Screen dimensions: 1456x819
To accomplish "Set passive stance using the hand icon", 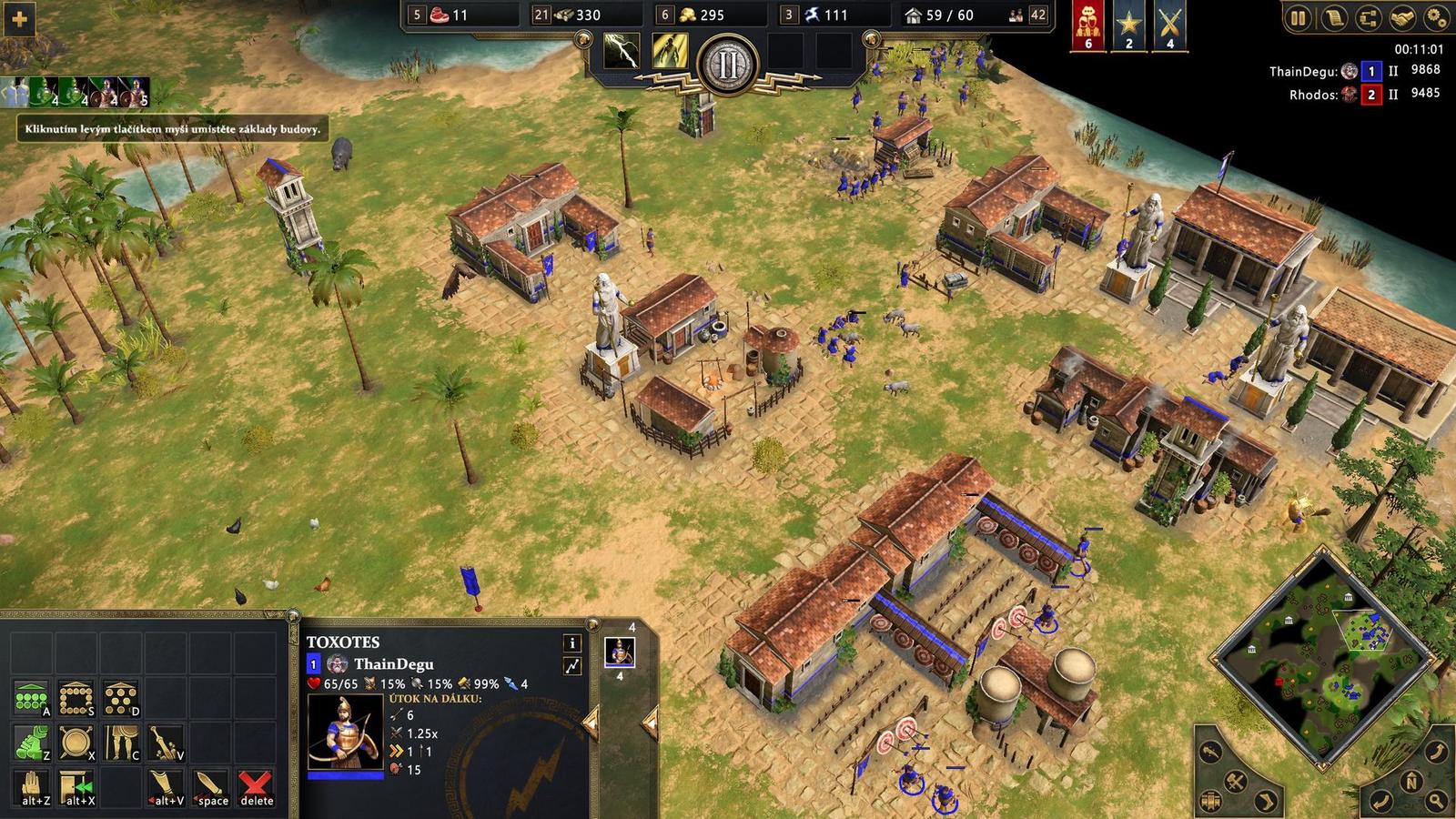I will click(x=30, y=784).
